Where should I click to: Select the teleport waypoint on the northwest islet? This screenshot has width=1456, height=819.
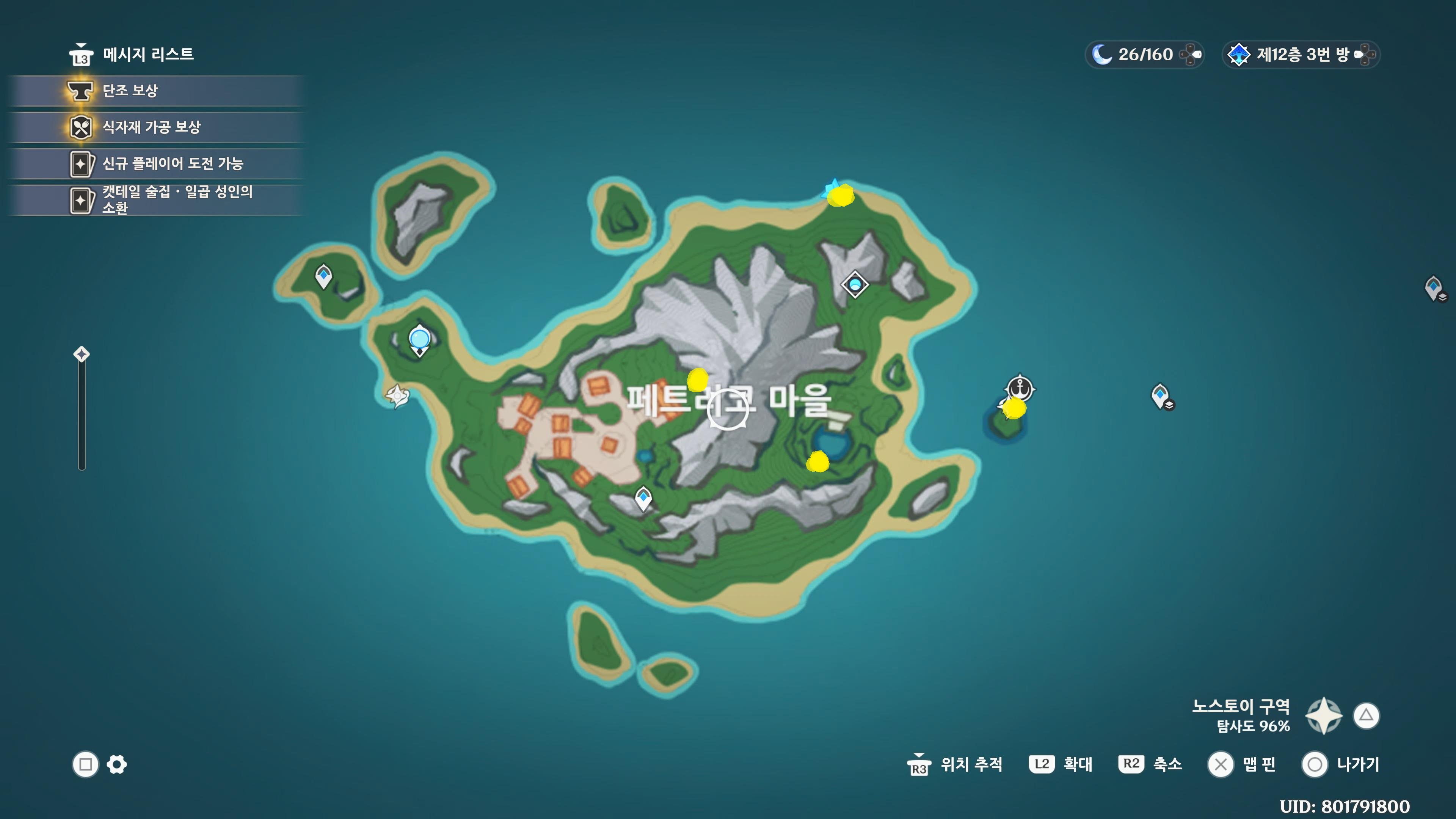coord(323,276)
